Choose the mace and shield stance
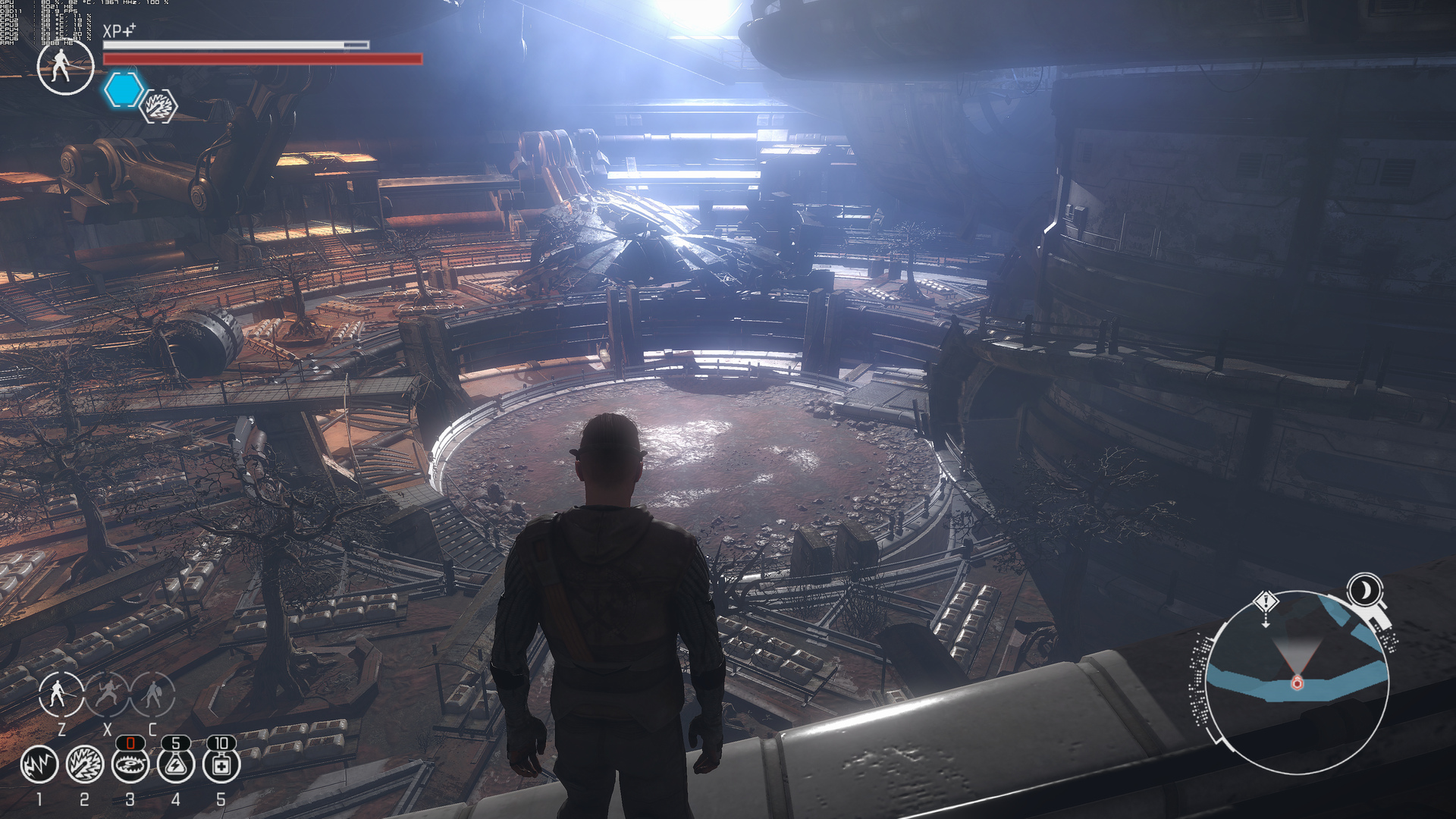The image size is (1456, 819). pos(153,694)
